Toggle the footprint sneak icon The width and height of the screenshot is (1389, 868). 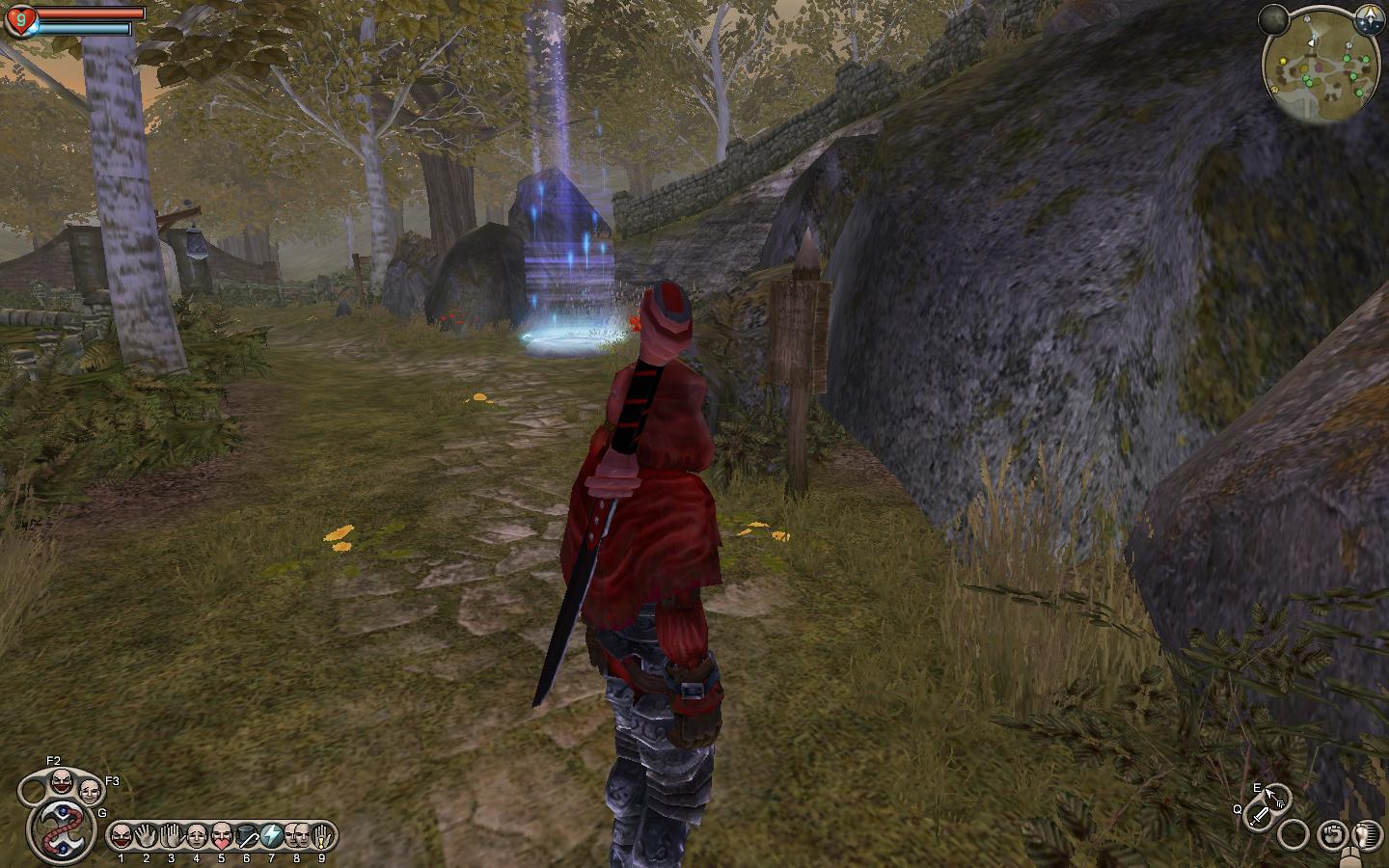point(1364,832)
